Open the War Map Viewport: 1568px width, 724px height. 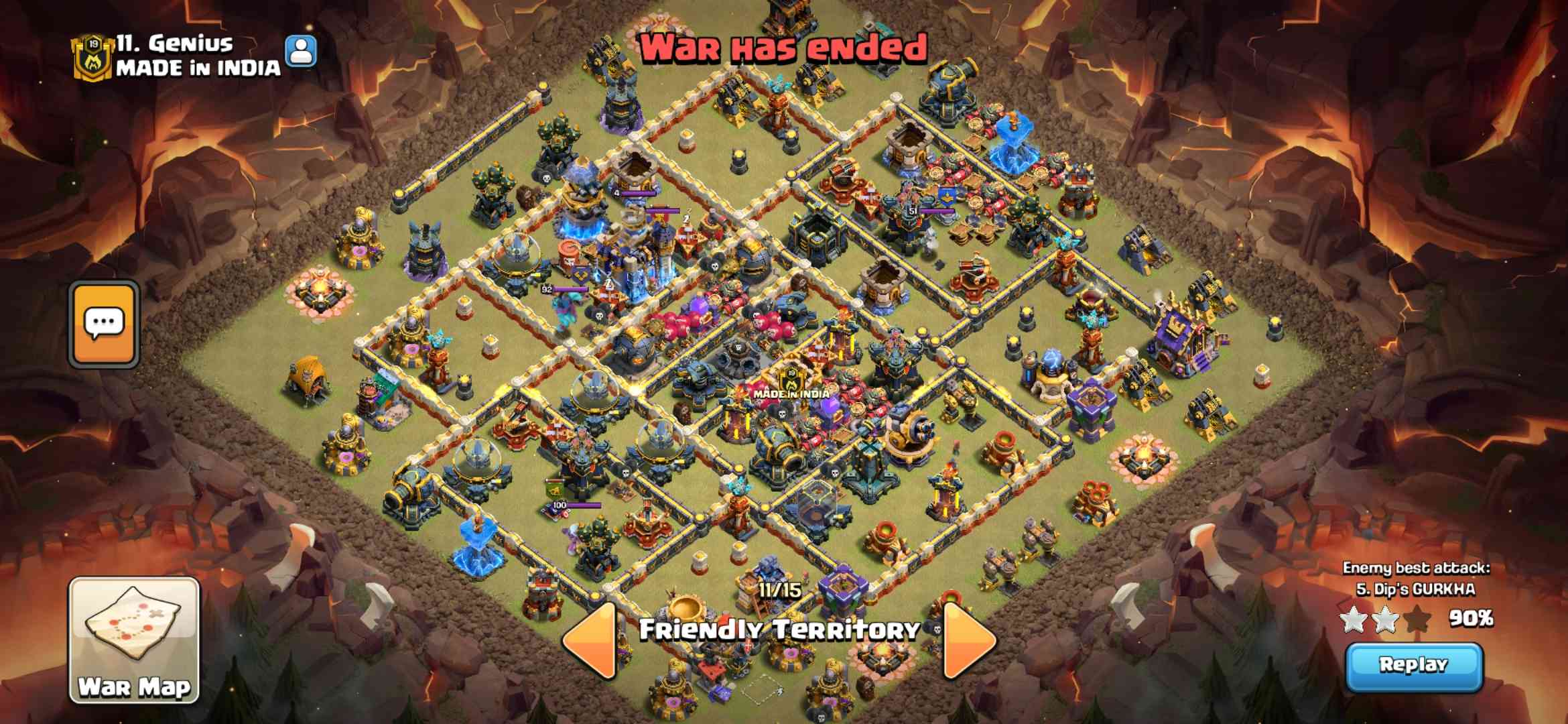tap(134, 640)
